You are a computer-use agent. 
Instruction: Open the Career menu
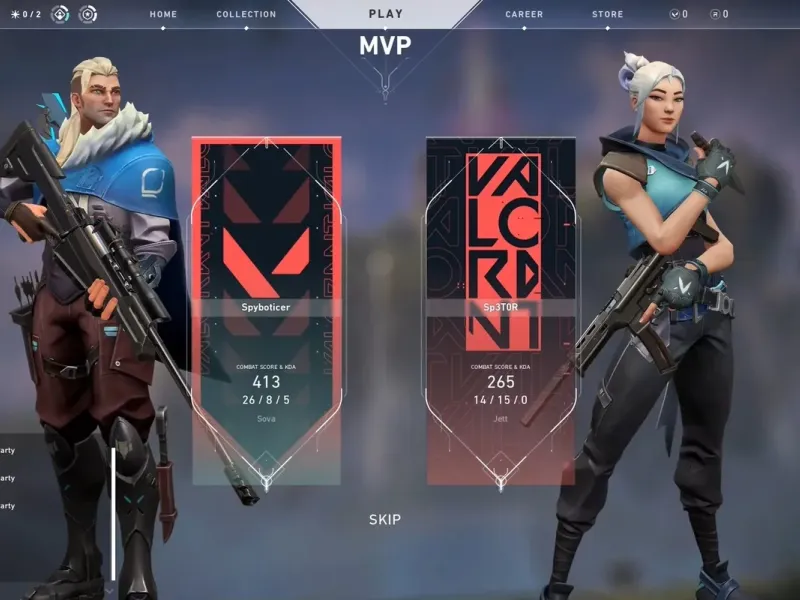coord(524,14)
